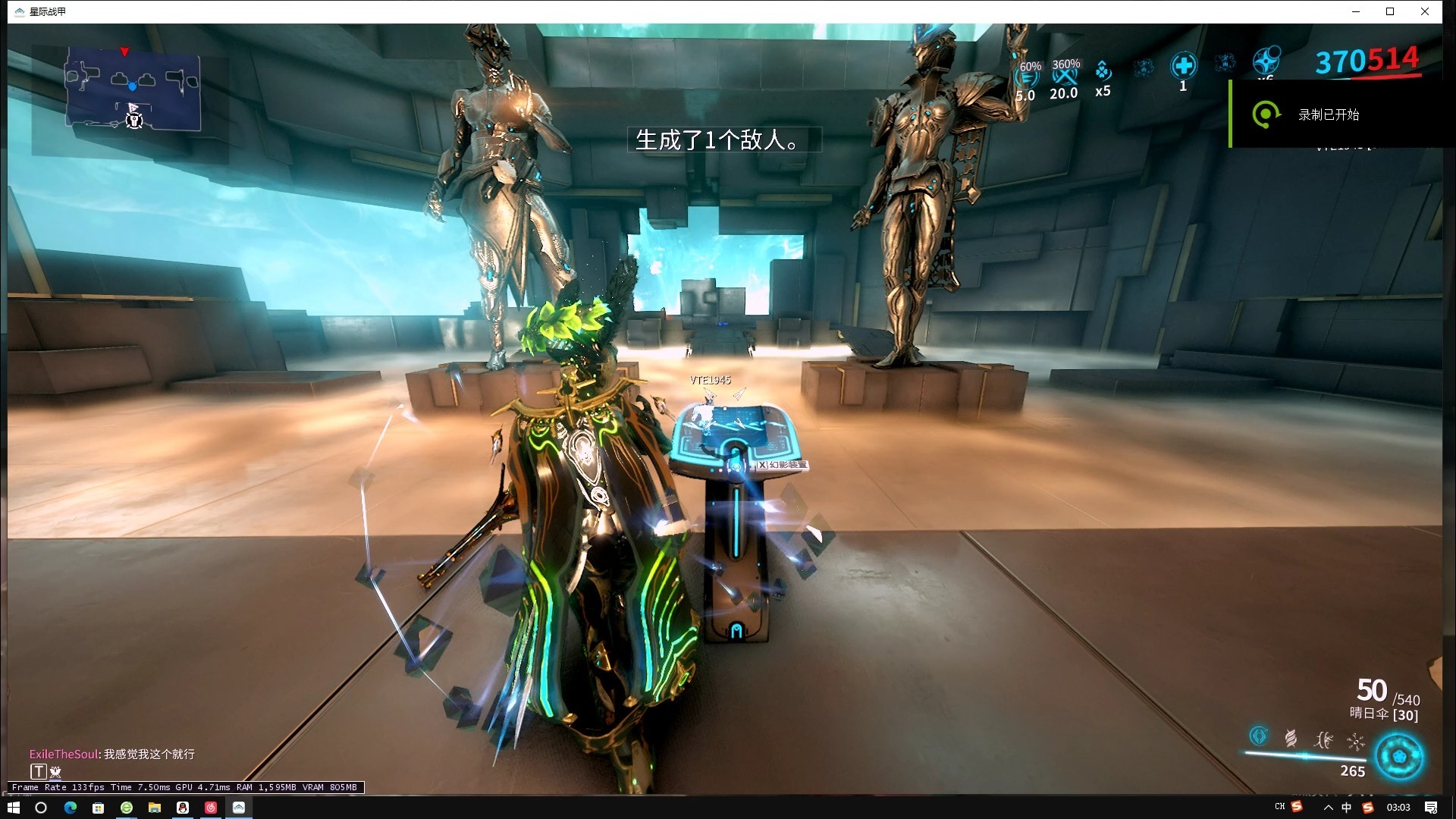
Task: Click the 60% speed buff icon
Action: coord(1028,80)
